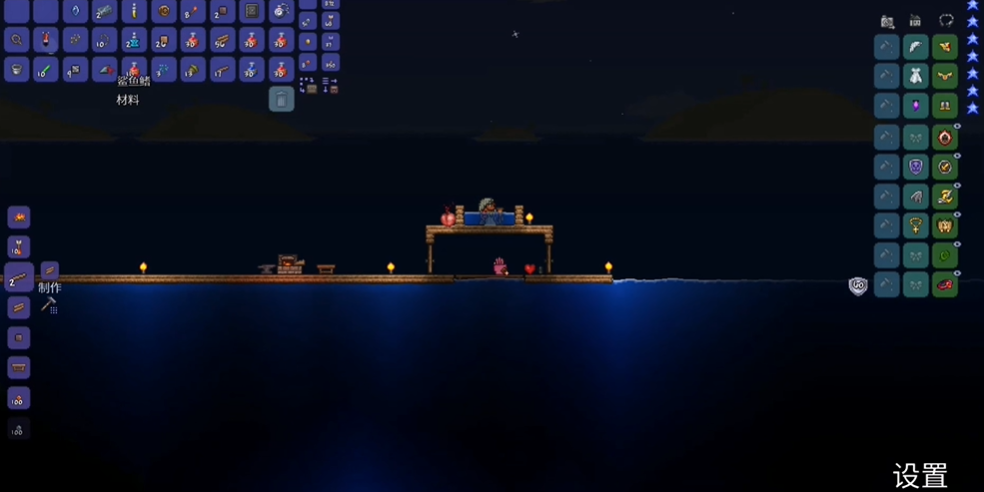984x492 pixels.
Task: Choose the purple gem vanity slot
Action: click(915, 105)
